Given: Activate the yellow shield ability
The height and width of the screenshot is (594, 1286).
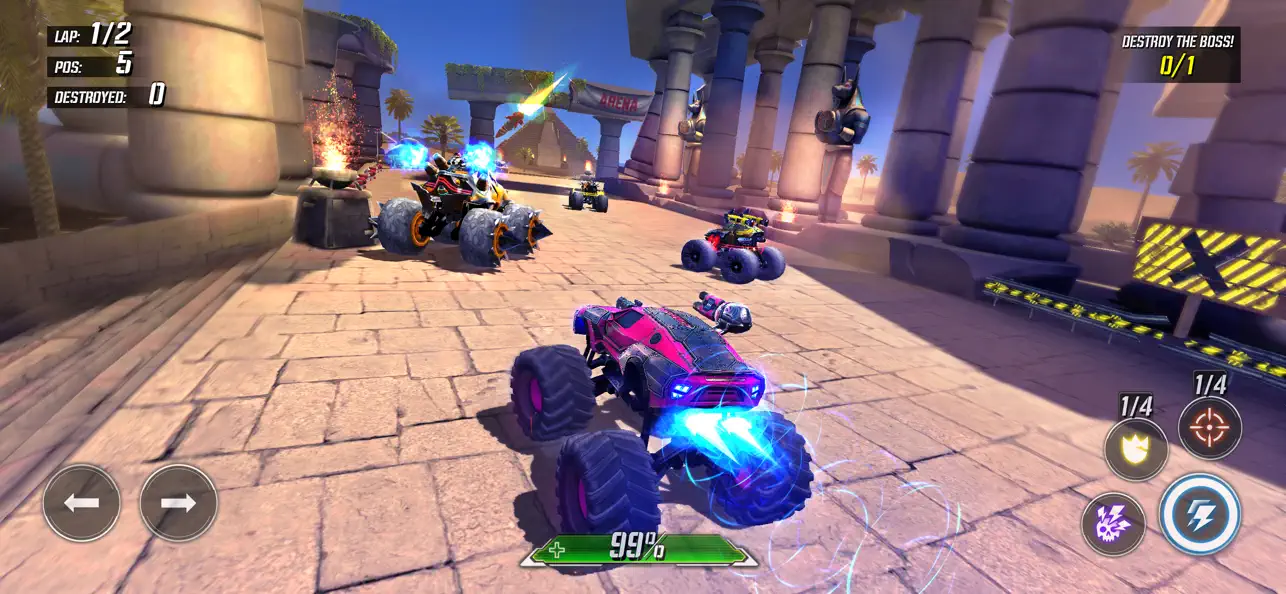Looking at the screenshot, I should [x=1136, y=449].
